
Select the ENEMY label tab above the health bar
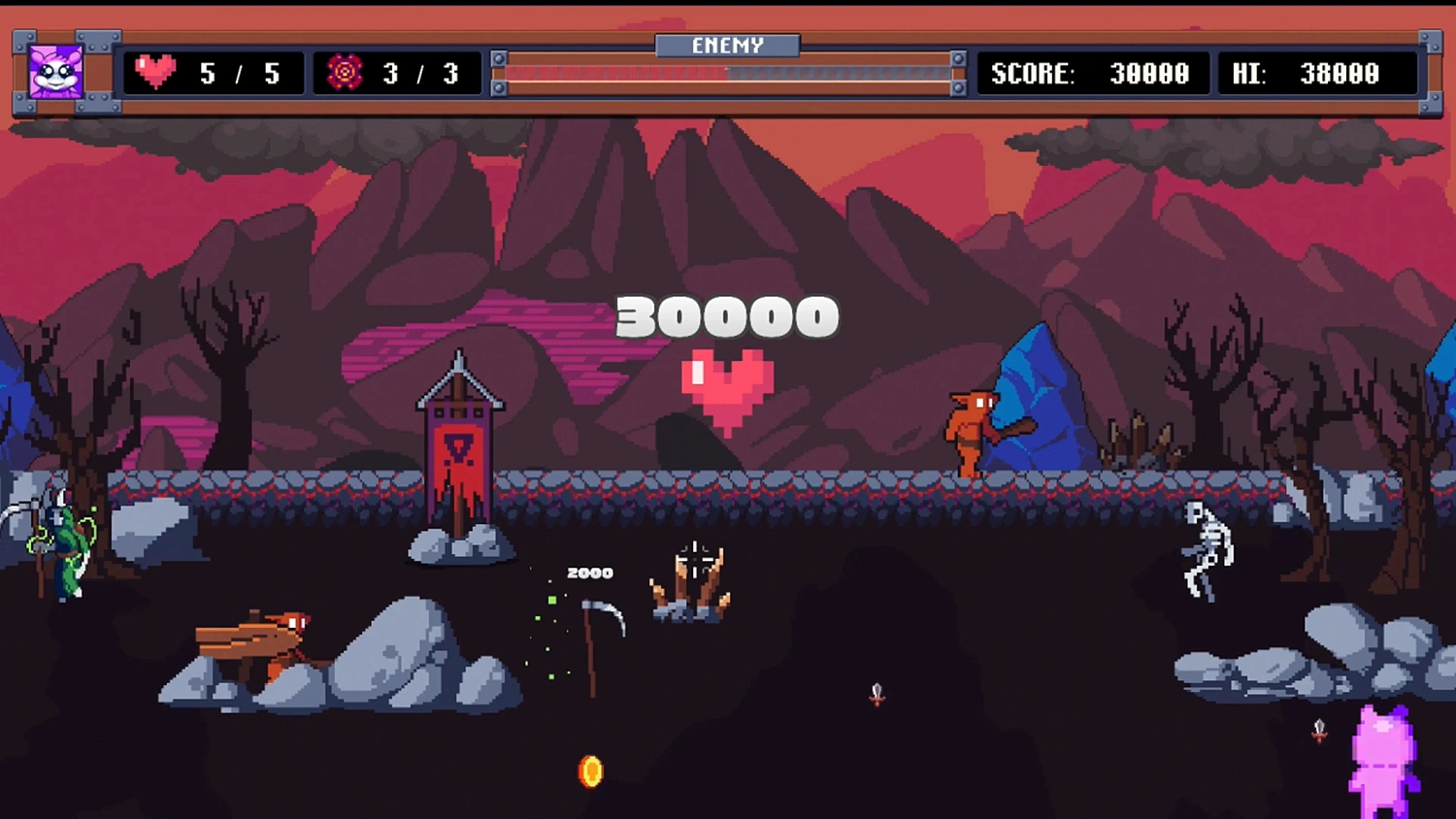(726, 45)
